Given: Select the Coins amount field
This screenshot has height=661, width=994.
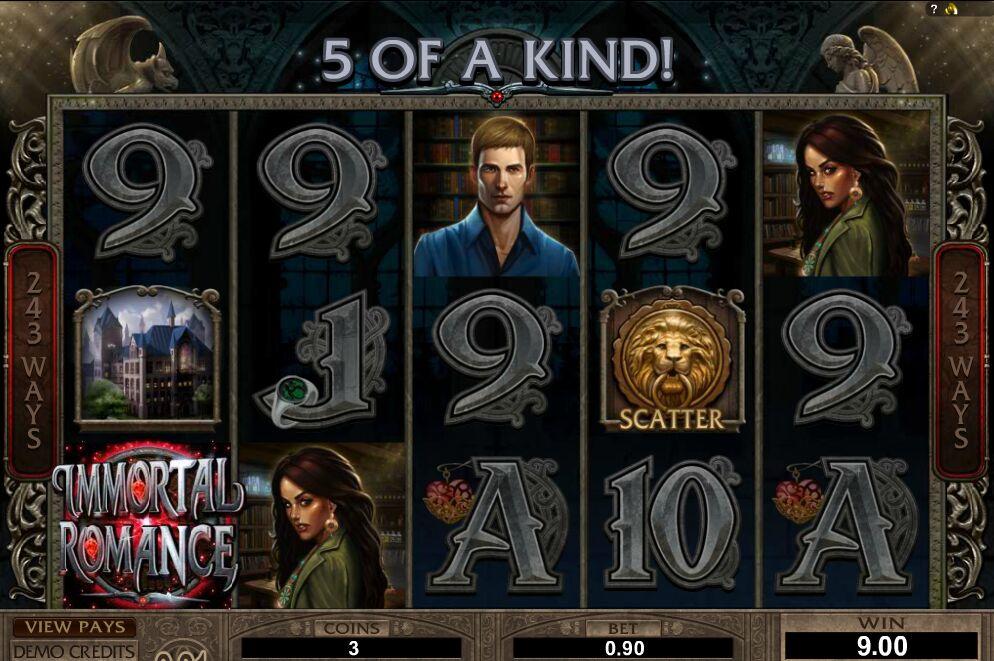Looking at the screenshot, I should [x=351, y=647].
